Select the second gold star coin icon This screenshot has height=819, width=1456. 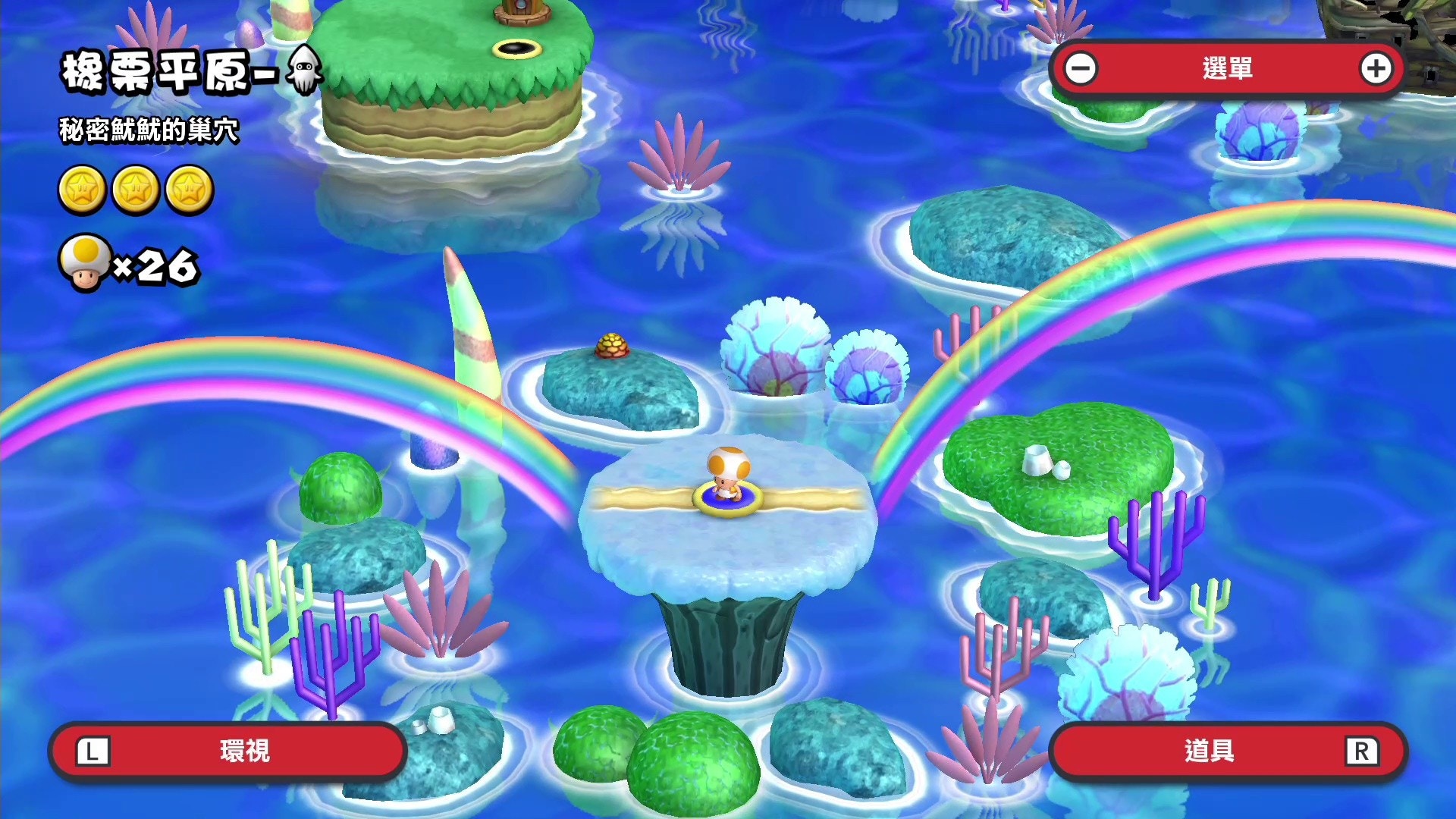135,187
